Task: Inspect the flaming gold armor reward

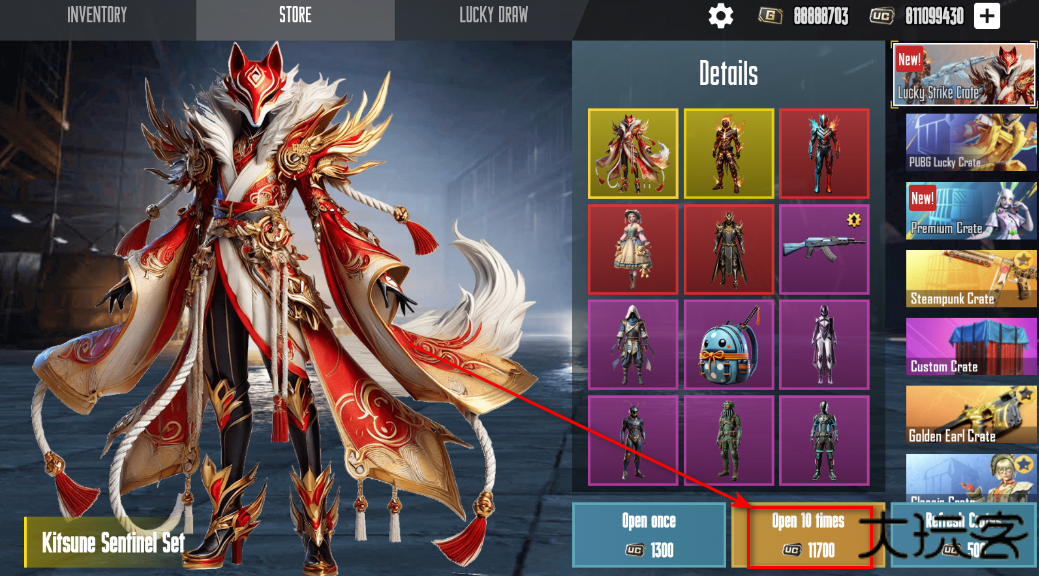Action: pos(728,153)
